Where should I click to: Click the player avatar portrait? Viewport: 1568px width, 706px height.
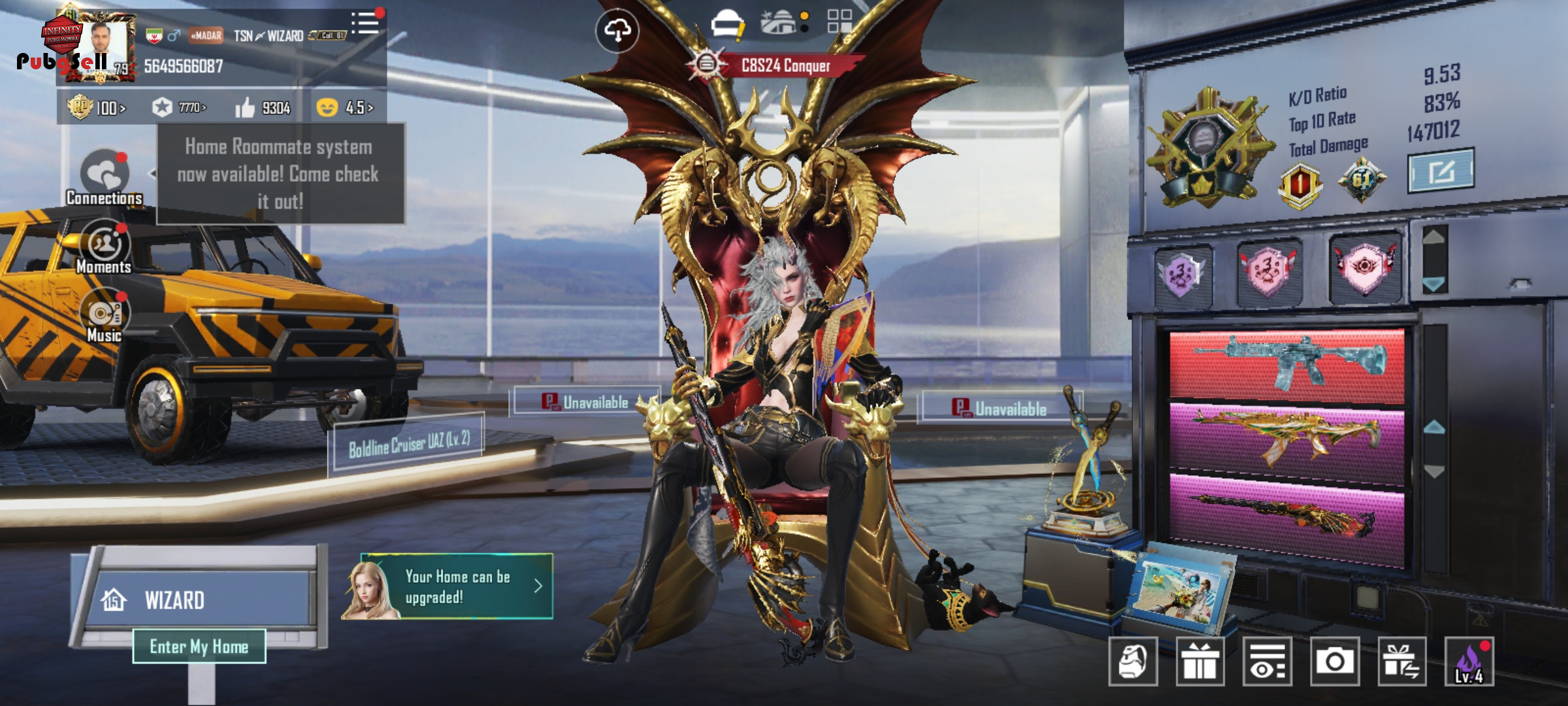[105, 46]
